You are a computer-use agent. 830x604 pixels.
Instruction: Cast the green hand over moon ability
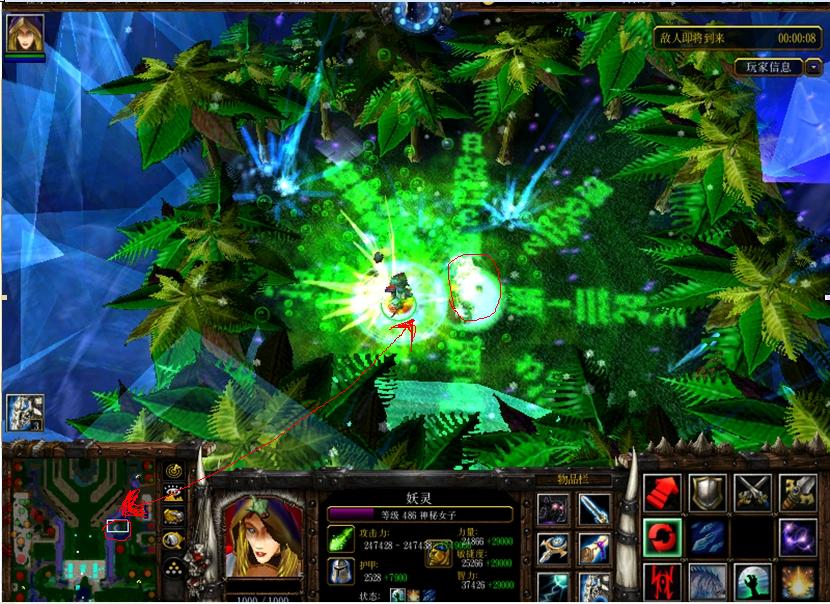click(x=753, y=582)
